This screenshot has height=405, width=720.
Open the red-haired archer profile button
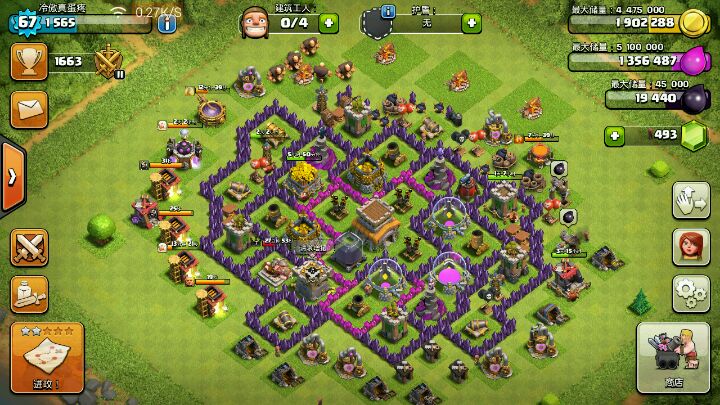point(689,245)
